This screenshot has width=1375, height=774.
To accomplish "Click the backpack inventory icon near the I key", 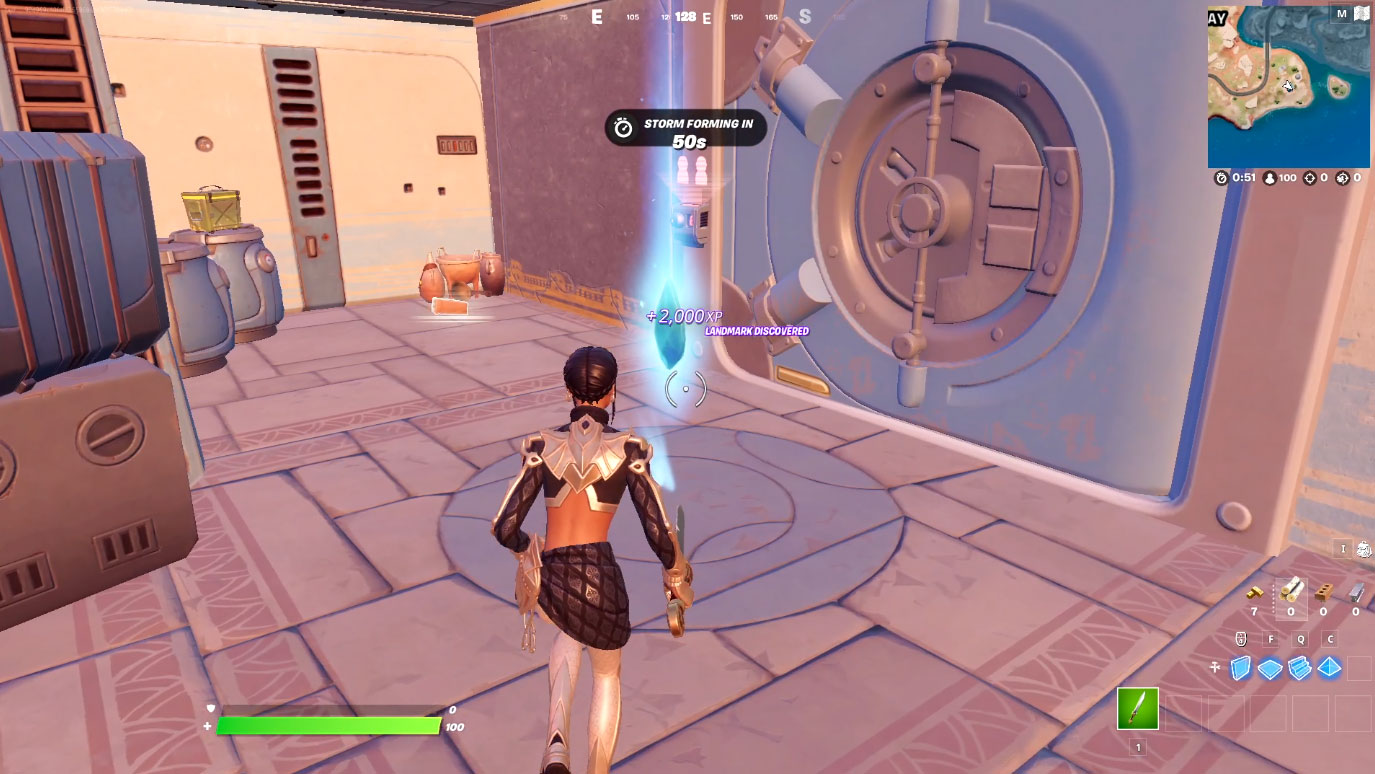I will 1362,549.
